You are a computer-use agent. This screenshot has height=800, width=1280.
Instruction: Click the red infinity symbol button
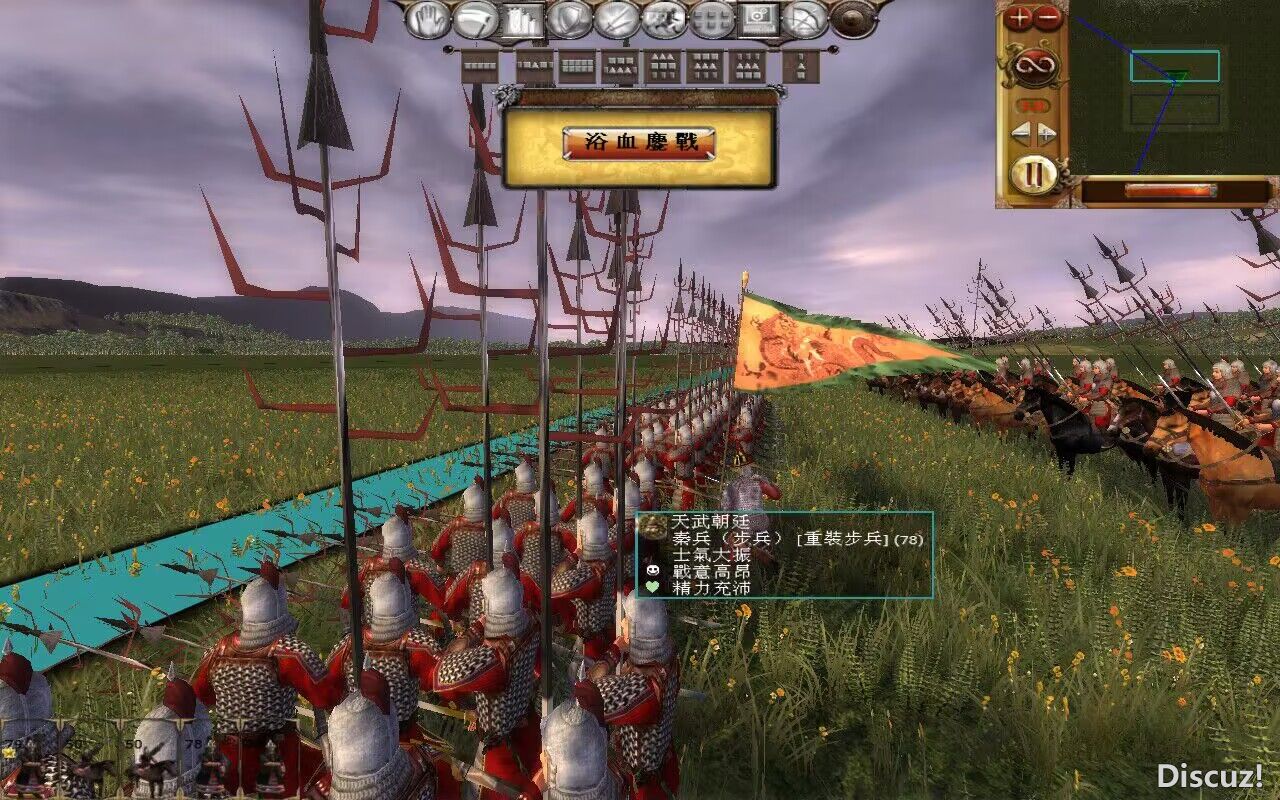pyautogui.click(x=1033, y=68)
